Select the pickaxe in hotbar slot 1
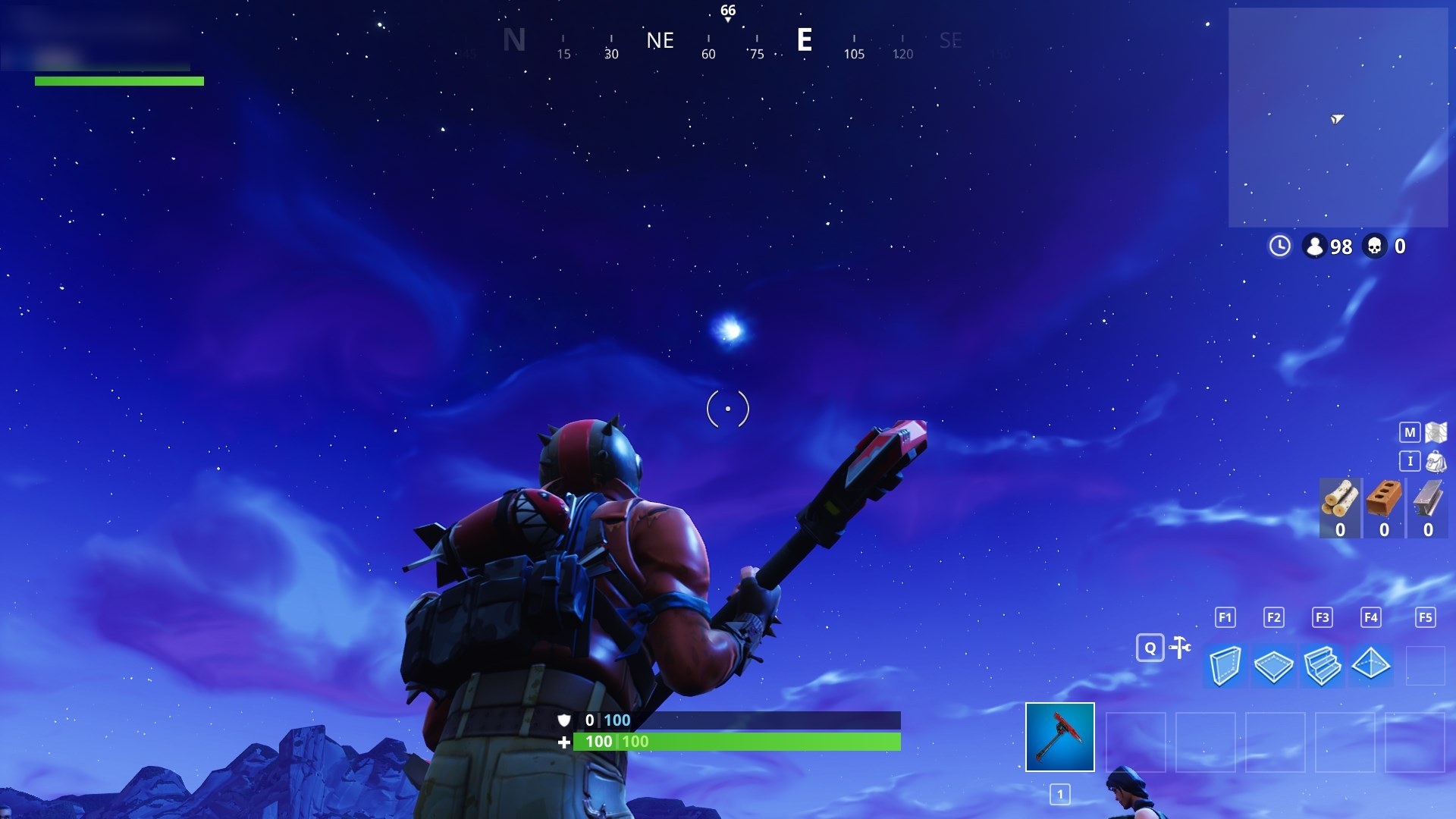1456x819 pixels. tap(1060, 736)
